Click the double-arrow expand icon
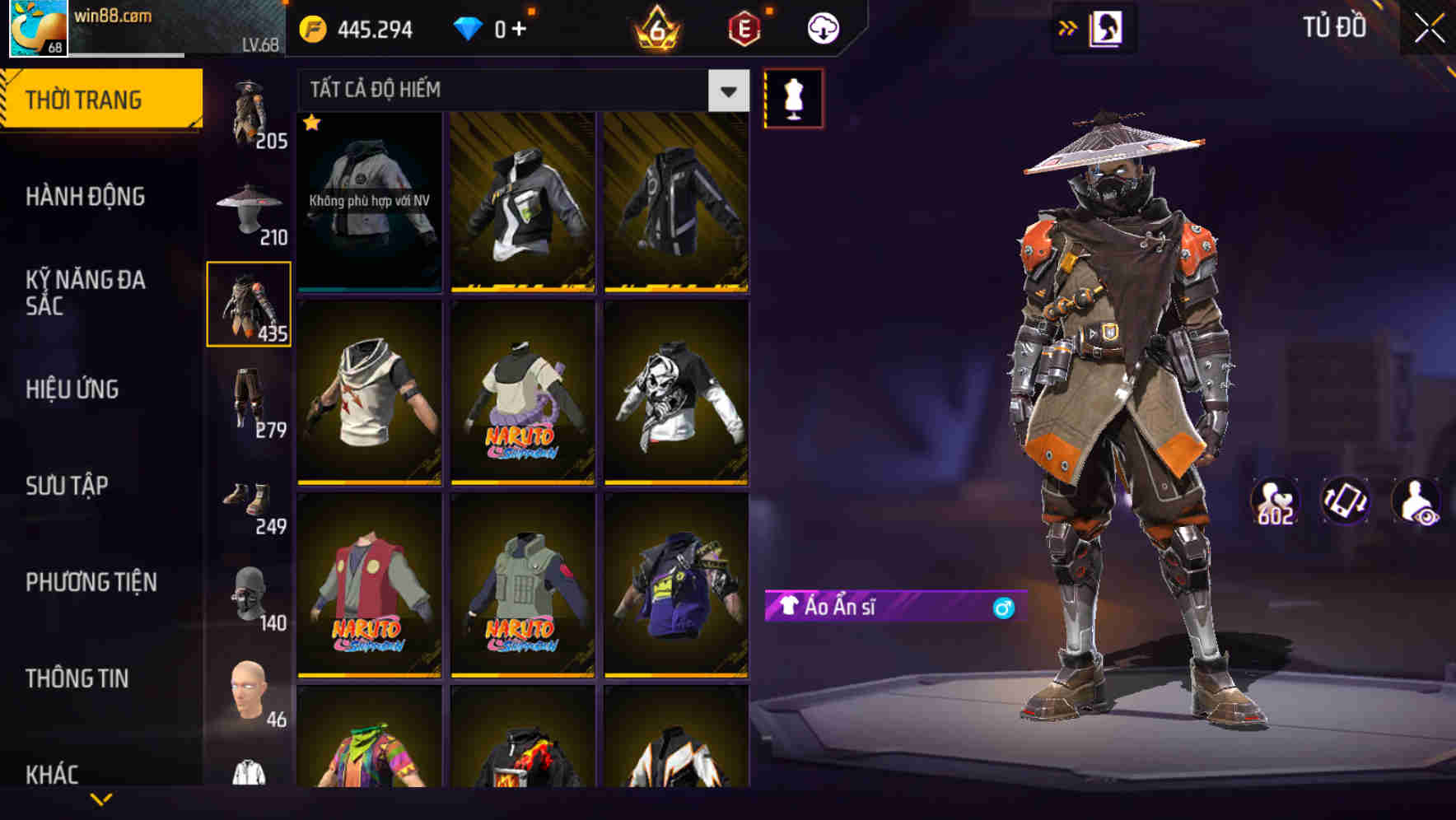This screenshot has height=820, width=1456. pyautogui.click(x=1068, y=26)
